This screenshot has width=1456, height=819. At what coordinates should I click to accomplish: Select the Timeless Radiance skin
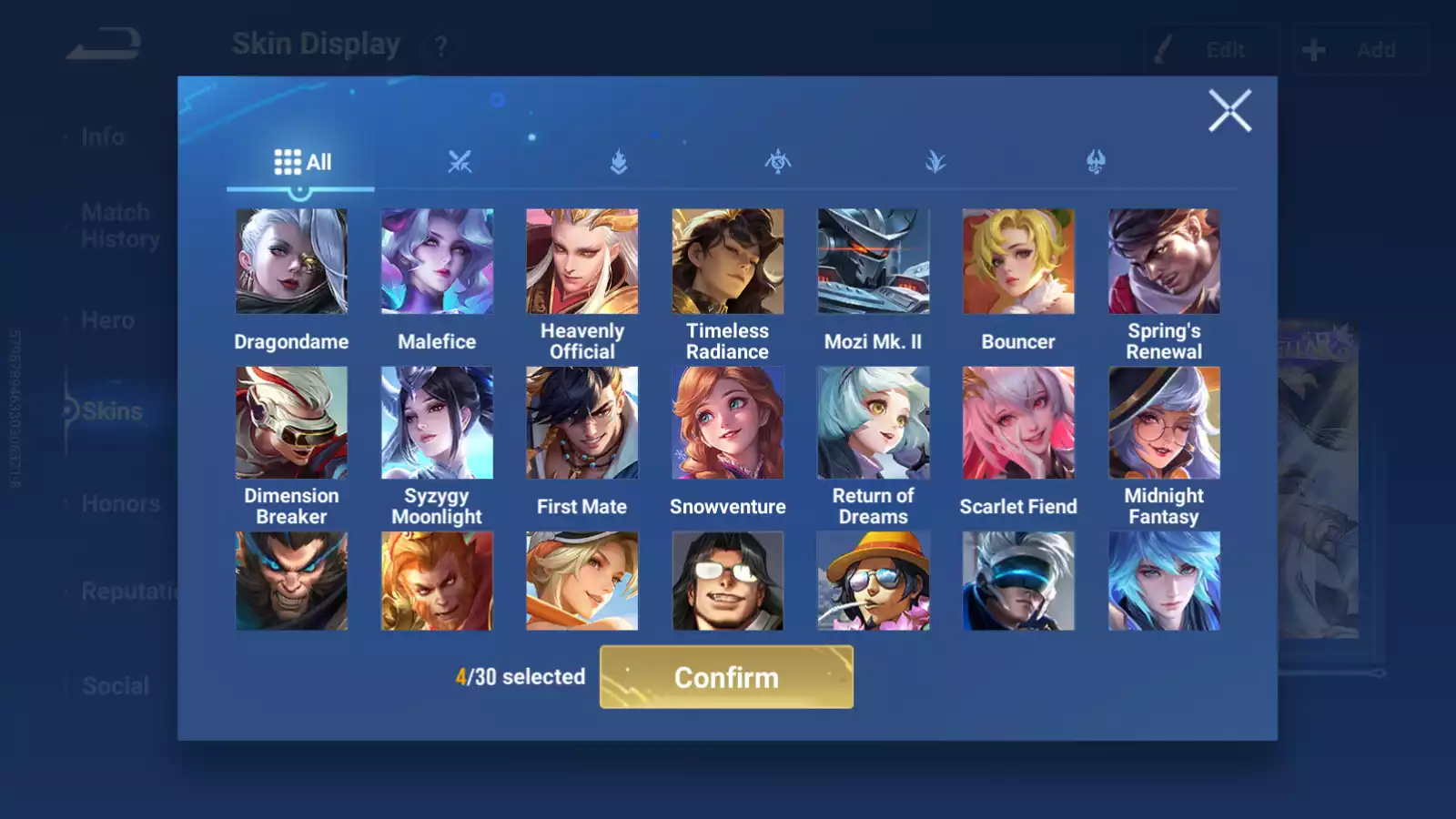727,262
